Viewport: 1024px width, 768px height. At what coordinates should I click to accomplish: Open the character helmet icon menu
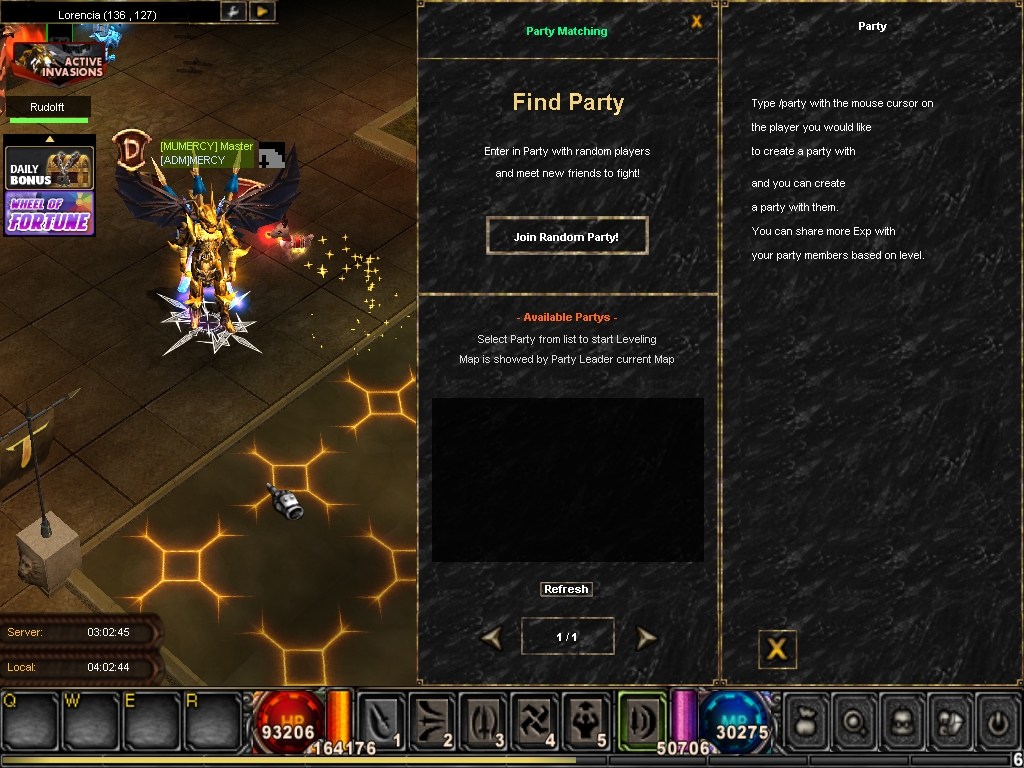tap(901, 720)
